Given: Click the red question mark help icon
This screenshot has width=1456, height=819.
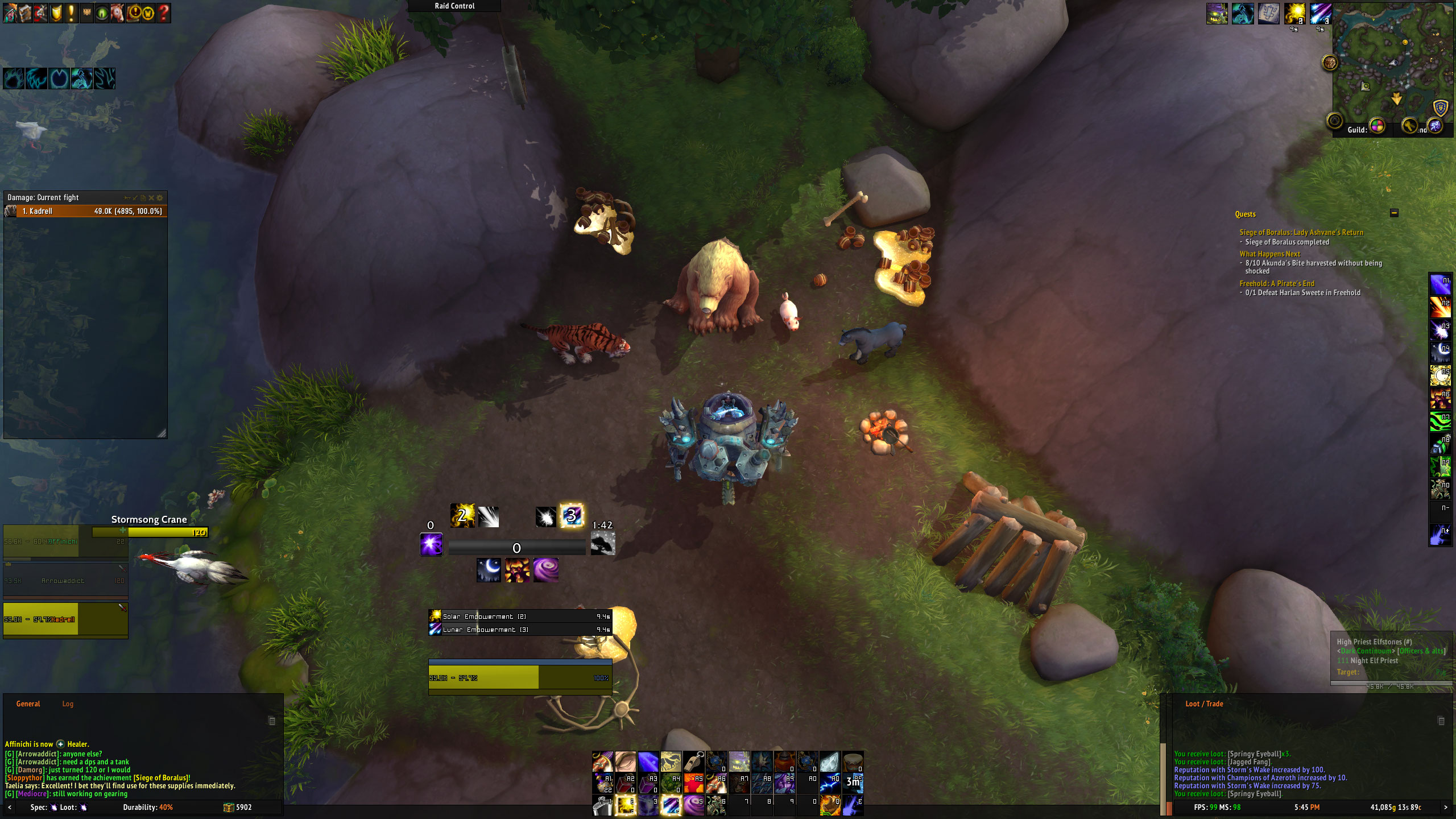Looking at the screenshot, I should 163,13.
